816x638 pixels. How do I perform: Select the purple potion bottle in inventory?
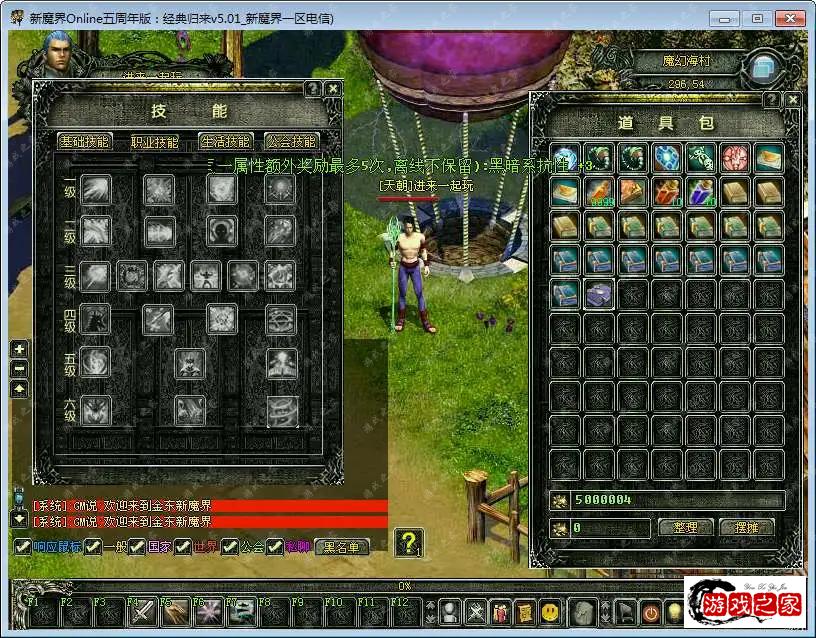click(x=701, y=191)
